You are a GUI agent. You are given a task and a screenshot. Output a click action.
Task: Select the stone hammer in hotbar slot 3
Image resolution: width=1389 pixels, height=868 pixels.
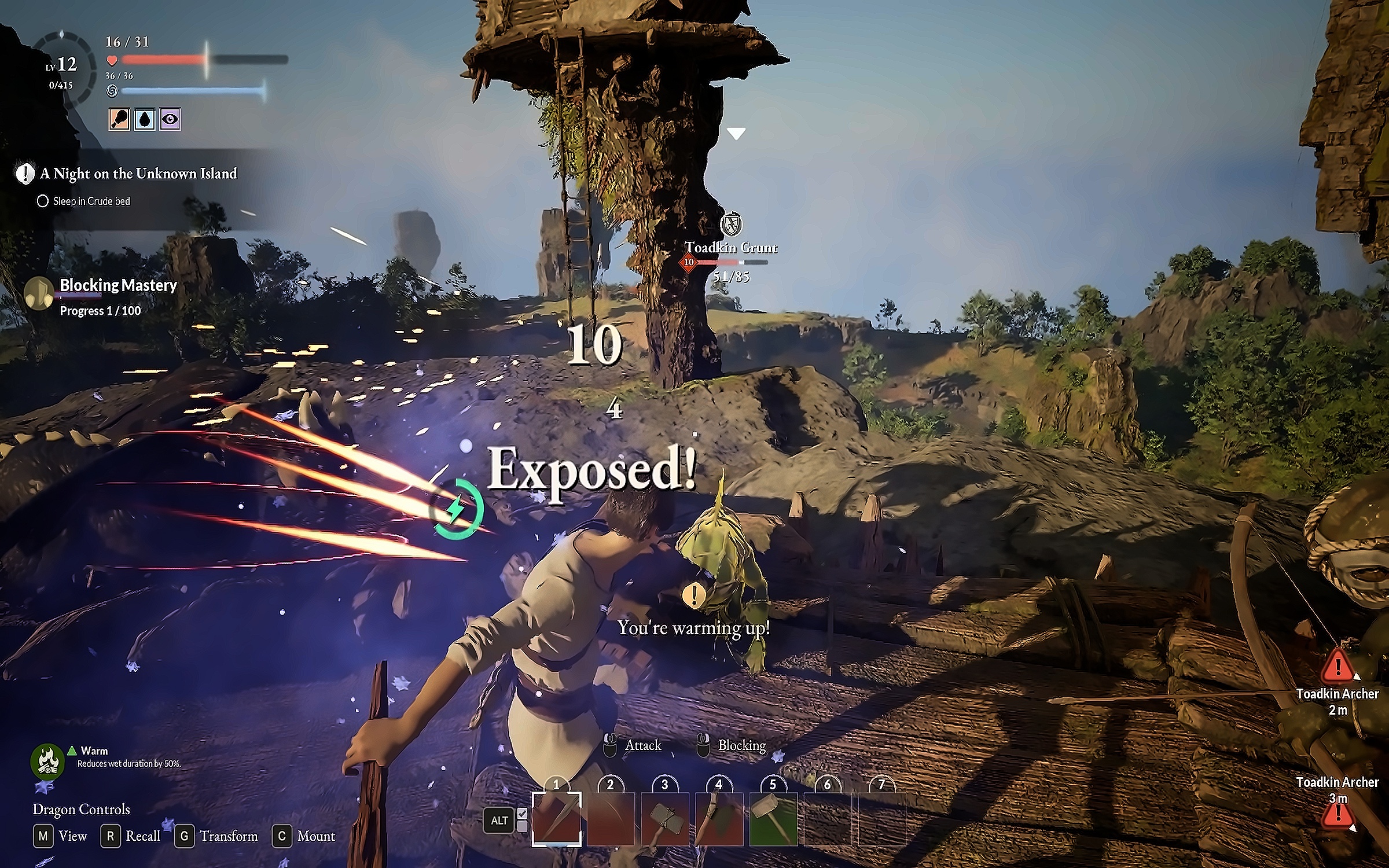664,818
